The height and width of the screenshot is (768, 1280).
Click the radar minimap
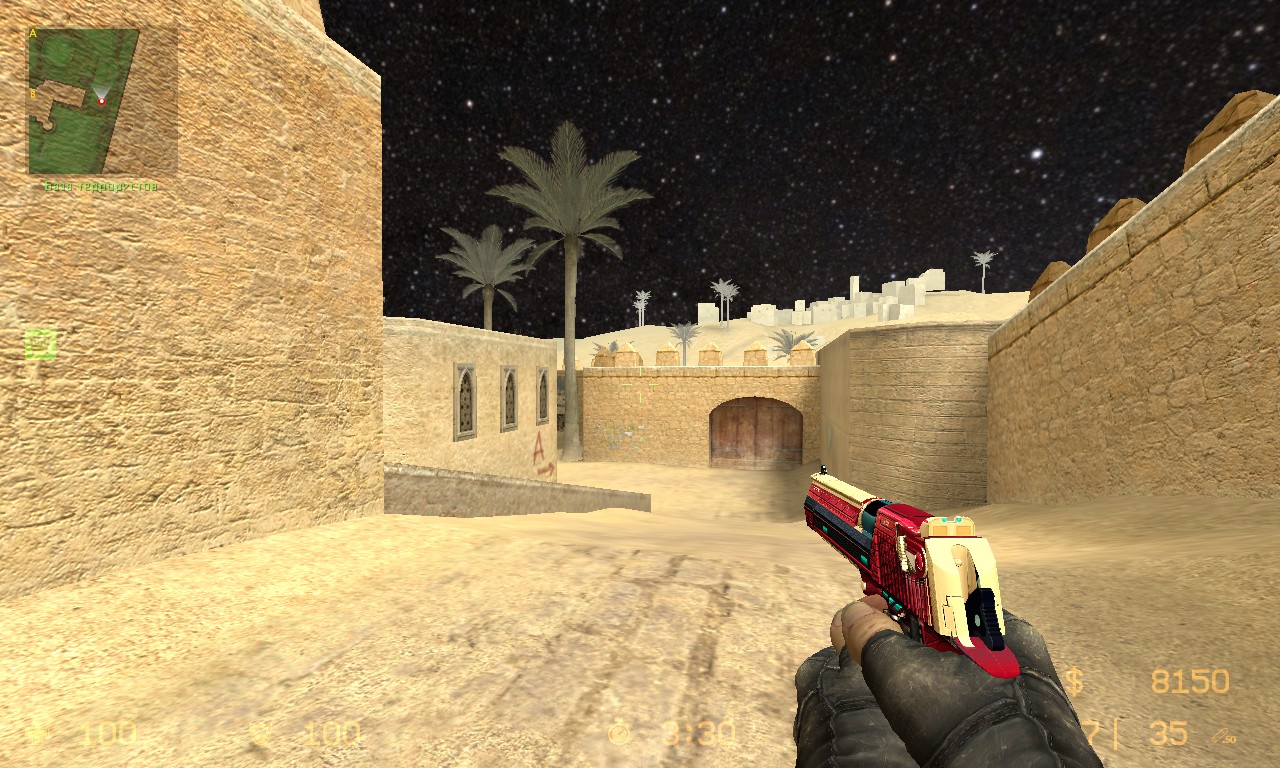coord(82,100)
